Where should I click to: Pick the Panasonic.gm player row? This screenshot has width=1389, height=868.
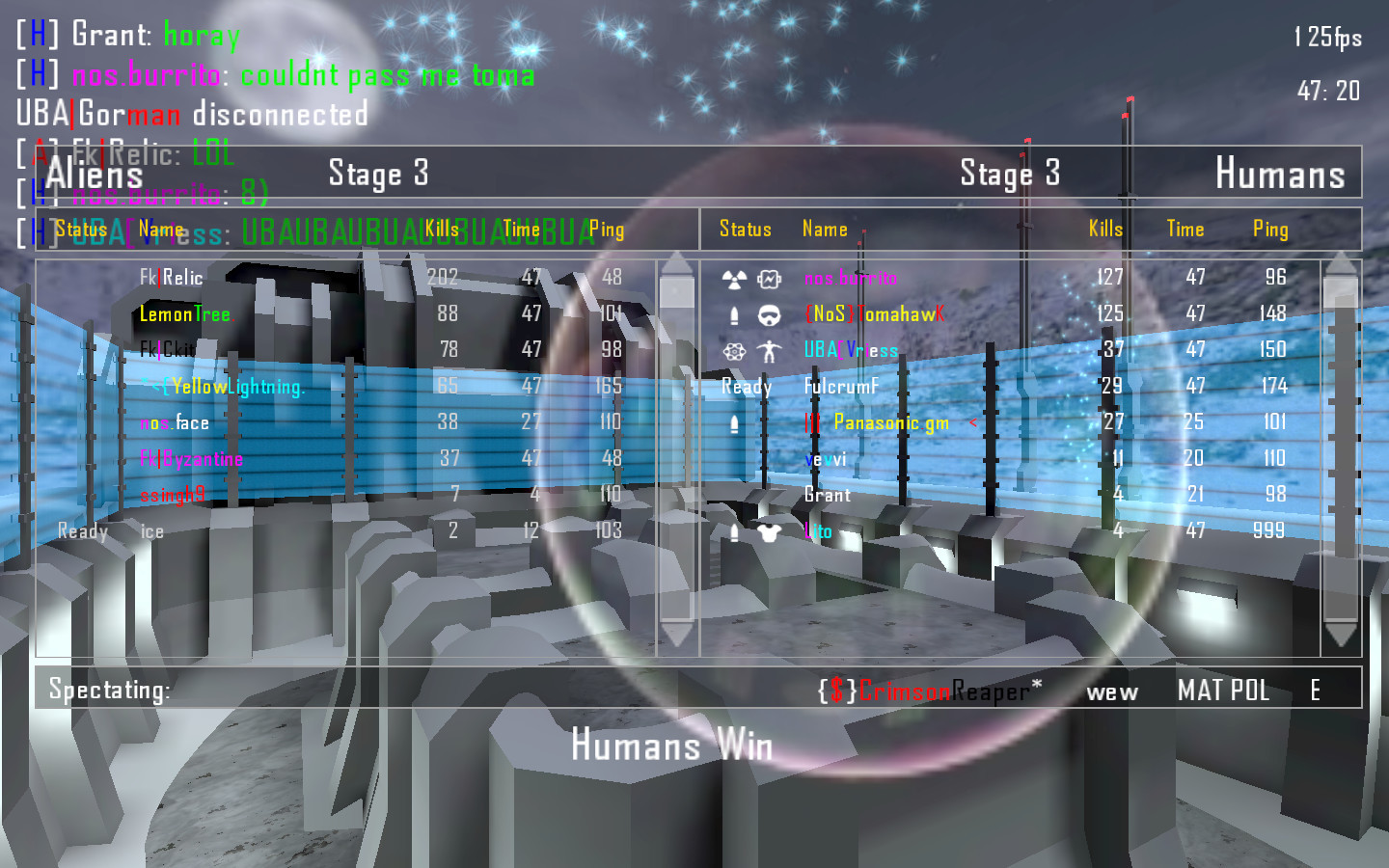click(890, 422)
